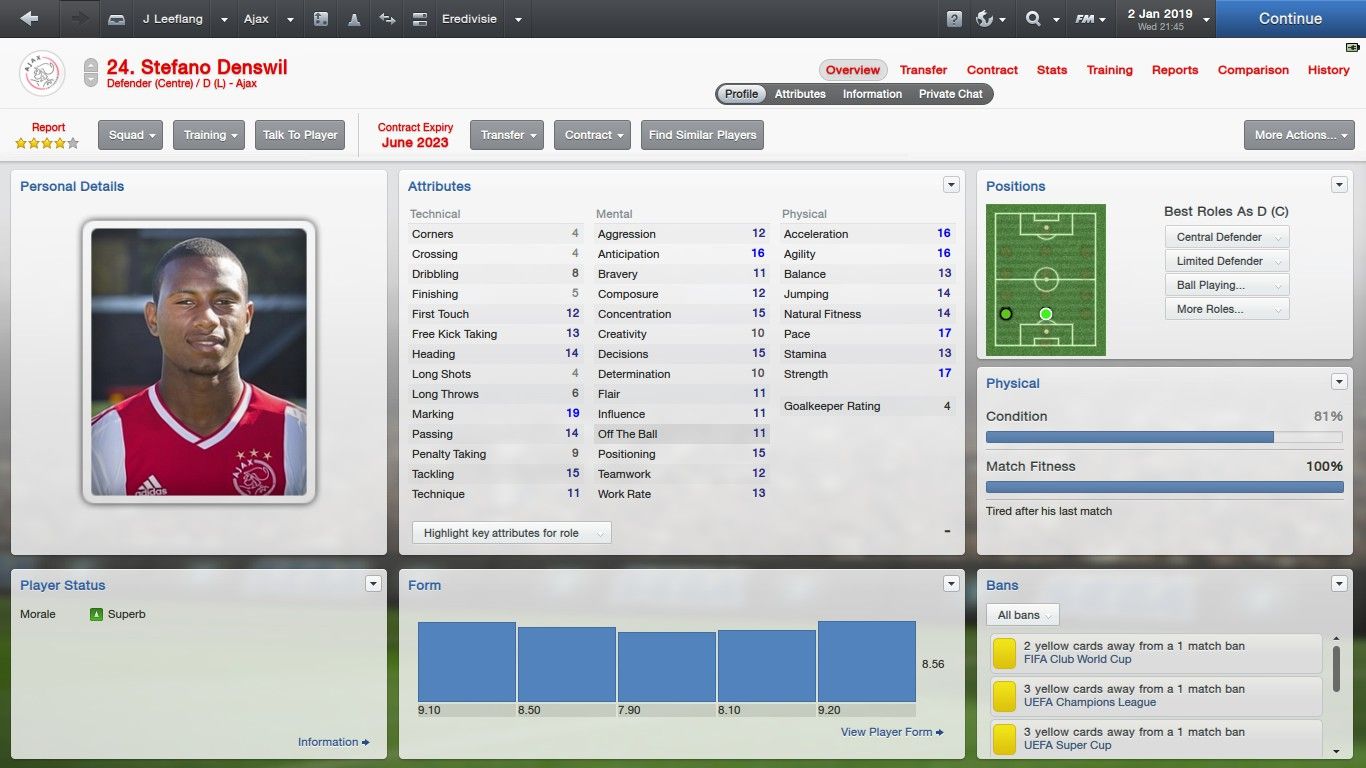Open the More Actions menu

(x=1299, y=135)
